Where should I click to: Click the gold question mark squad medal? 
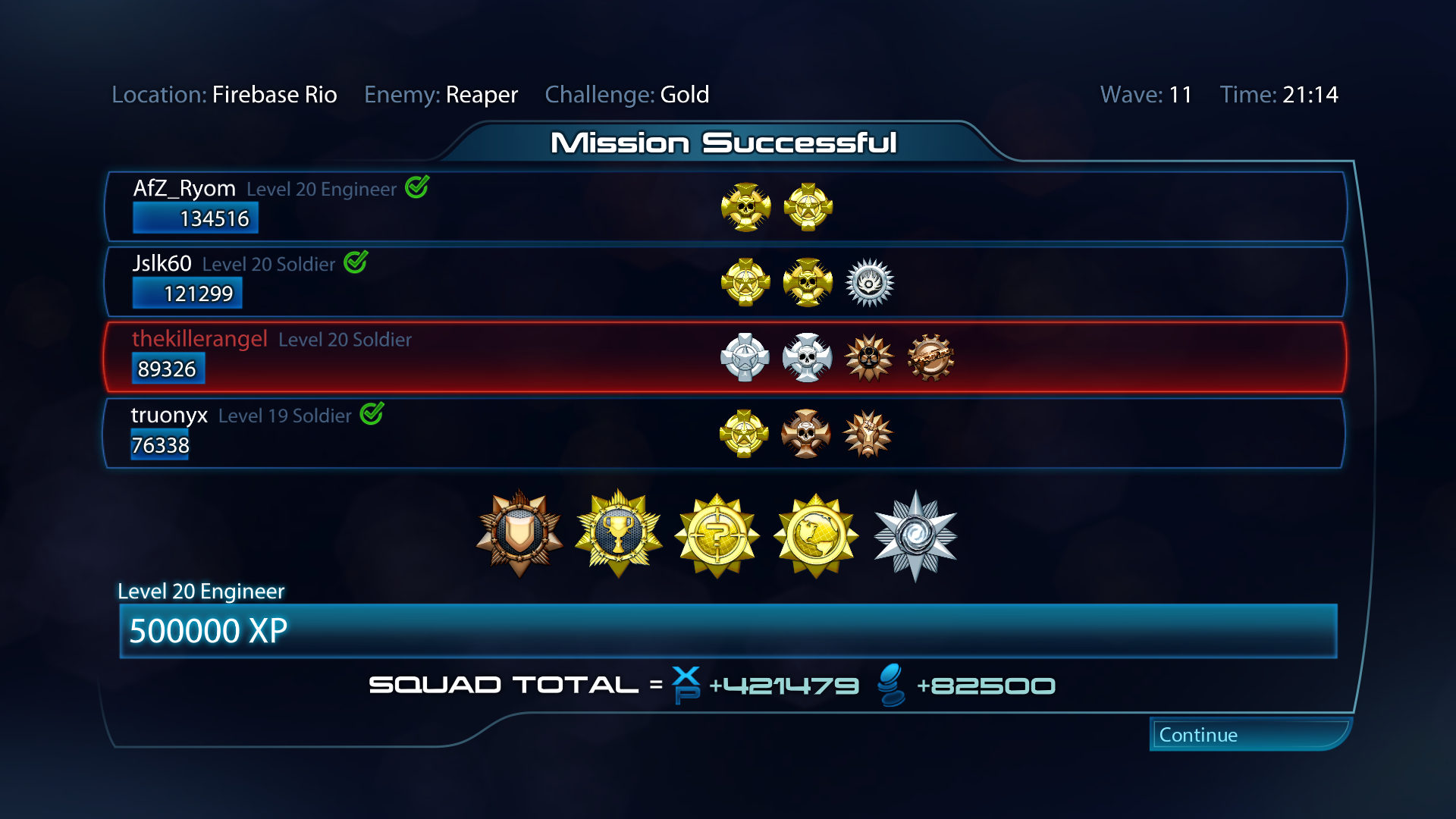717,535
